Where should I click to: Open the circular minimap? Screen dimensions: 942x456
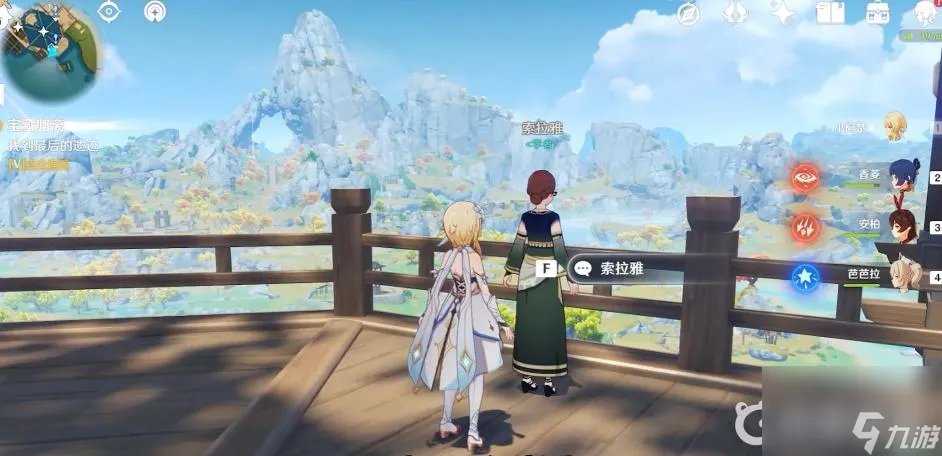click(x=48, y=48)
